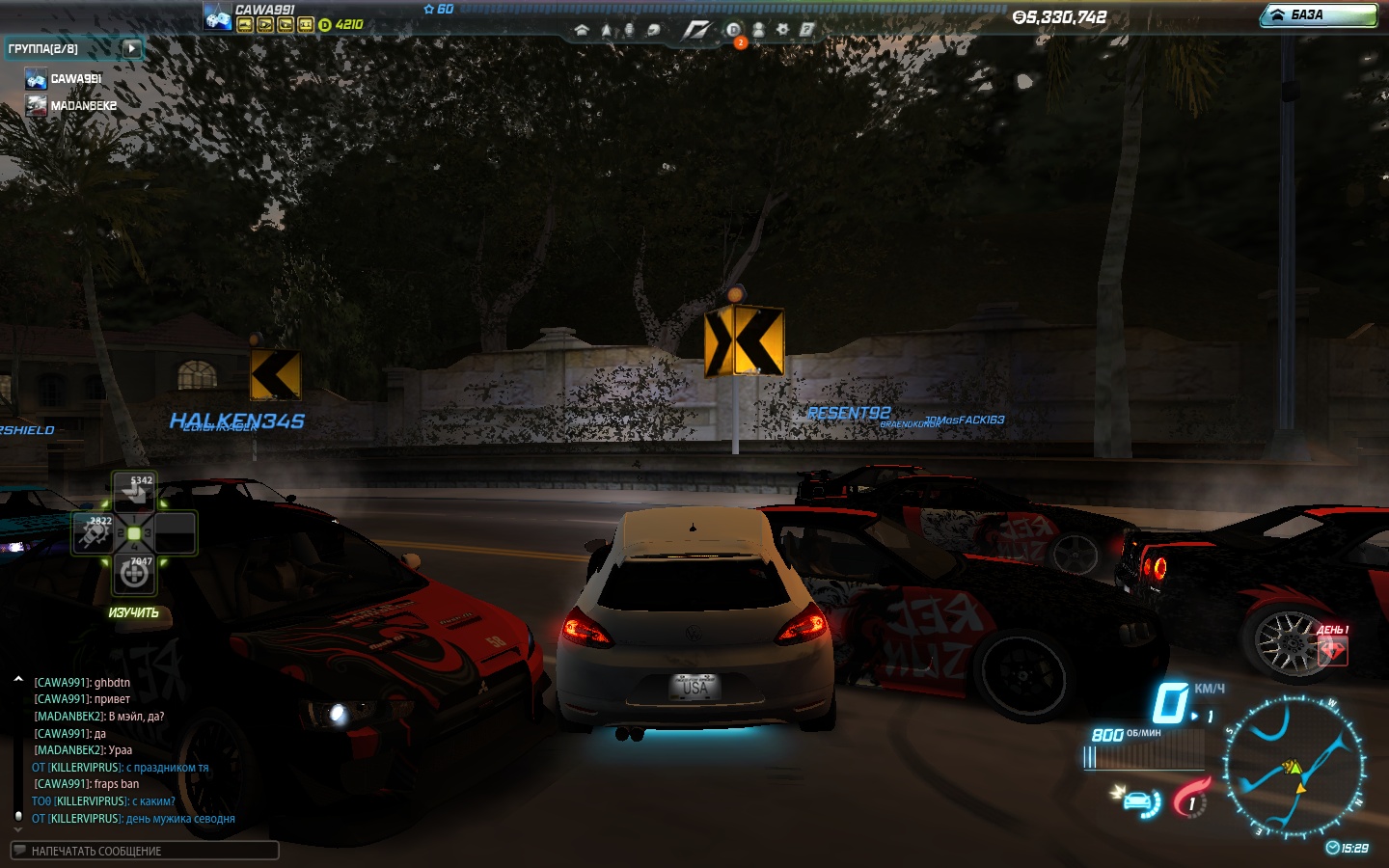
Task: Activate the bottom power-up slot showing 7047
Action: (134, 574)
